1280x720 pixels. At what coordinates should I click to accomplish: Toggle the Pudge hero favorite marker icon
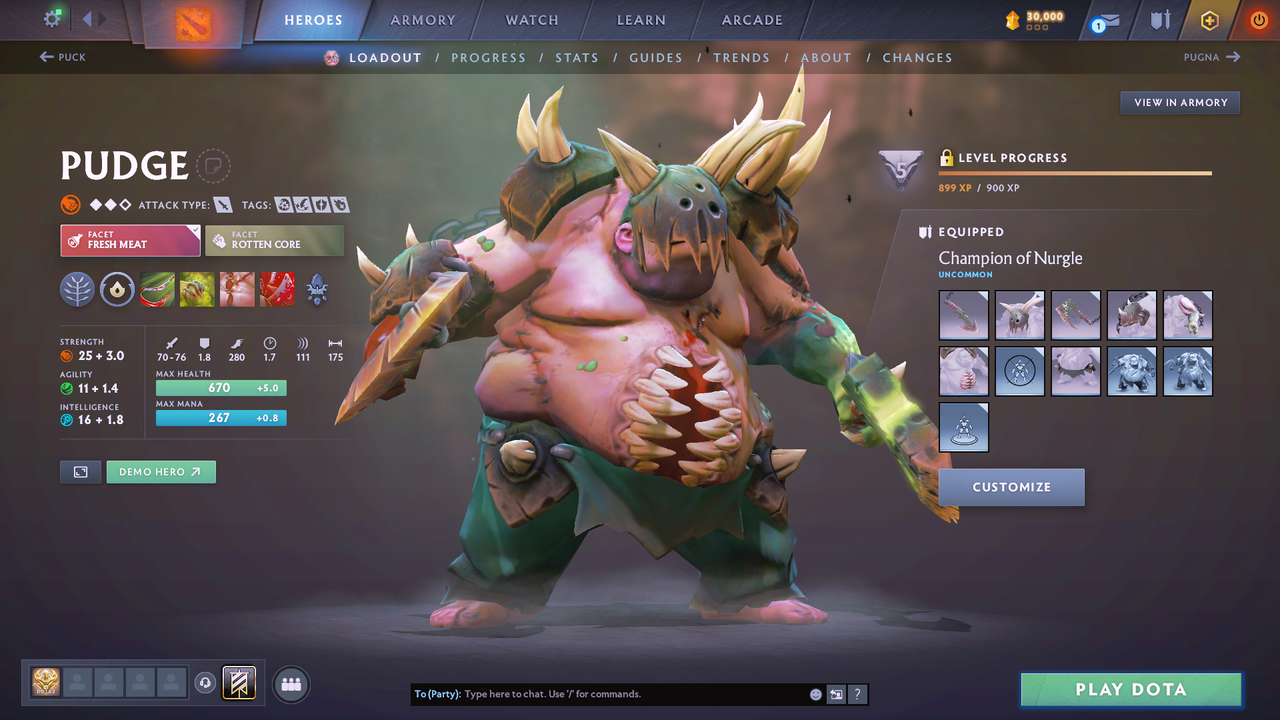(x=214, y=166)
